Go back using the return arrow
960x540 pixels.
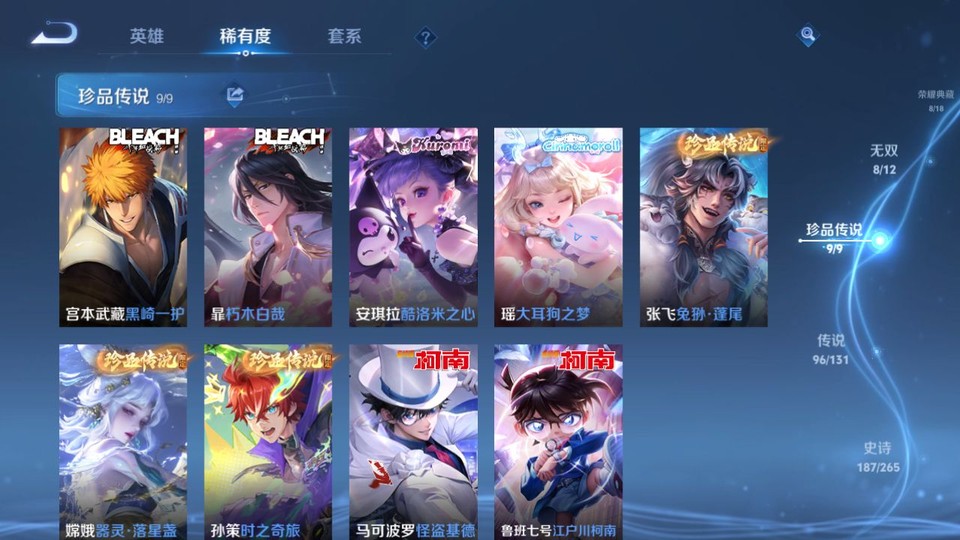[53, 34]
